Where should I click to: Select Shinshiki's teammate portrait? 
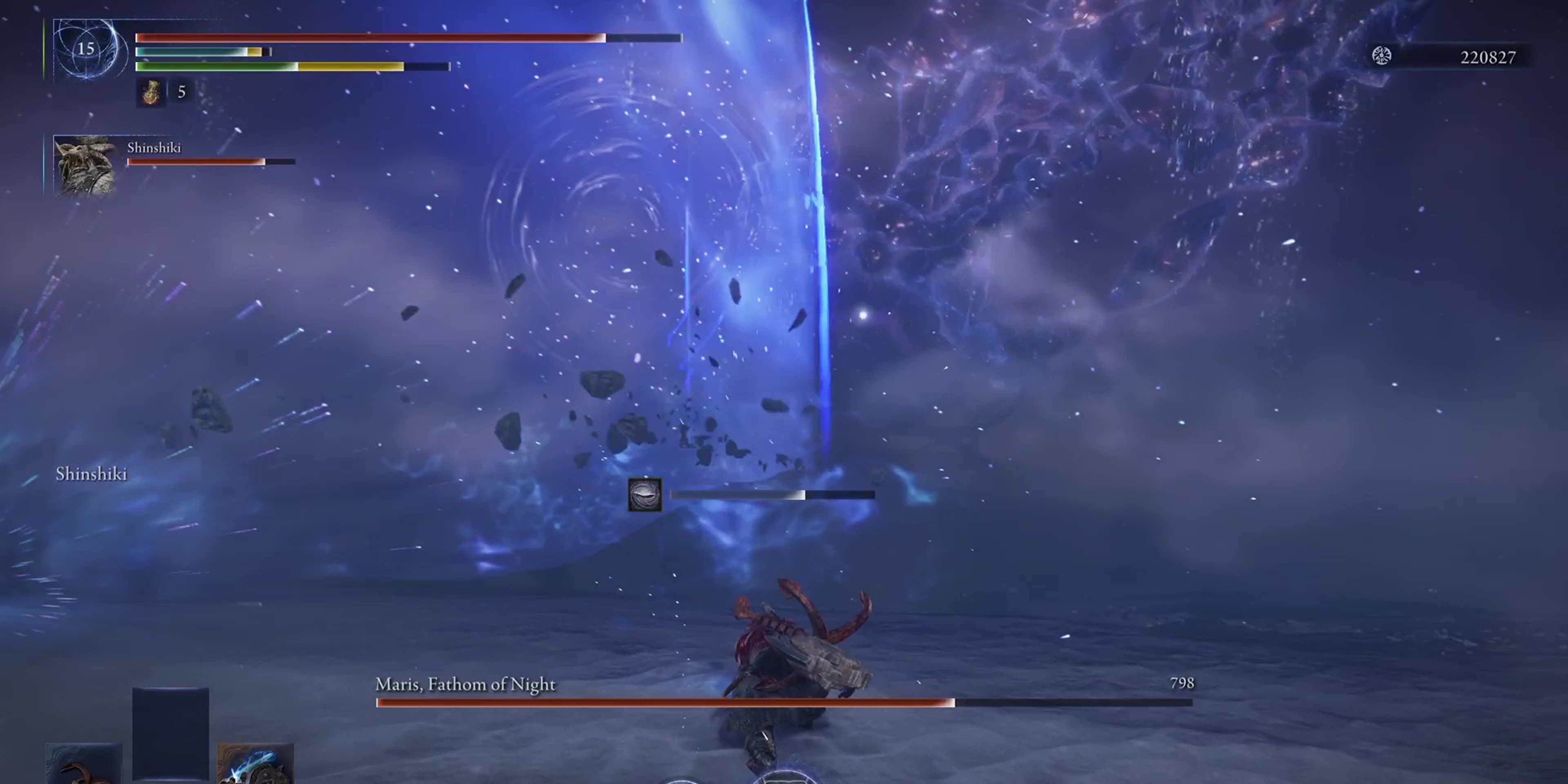pyautogui.click(x=85, y=165)
